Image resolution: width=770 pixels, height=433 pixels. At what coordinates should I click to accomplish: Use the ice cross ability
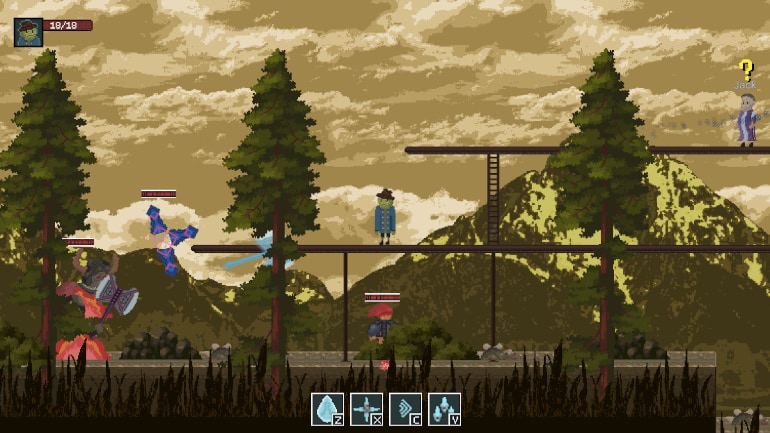pyautogui.click(x=366, y=409)
